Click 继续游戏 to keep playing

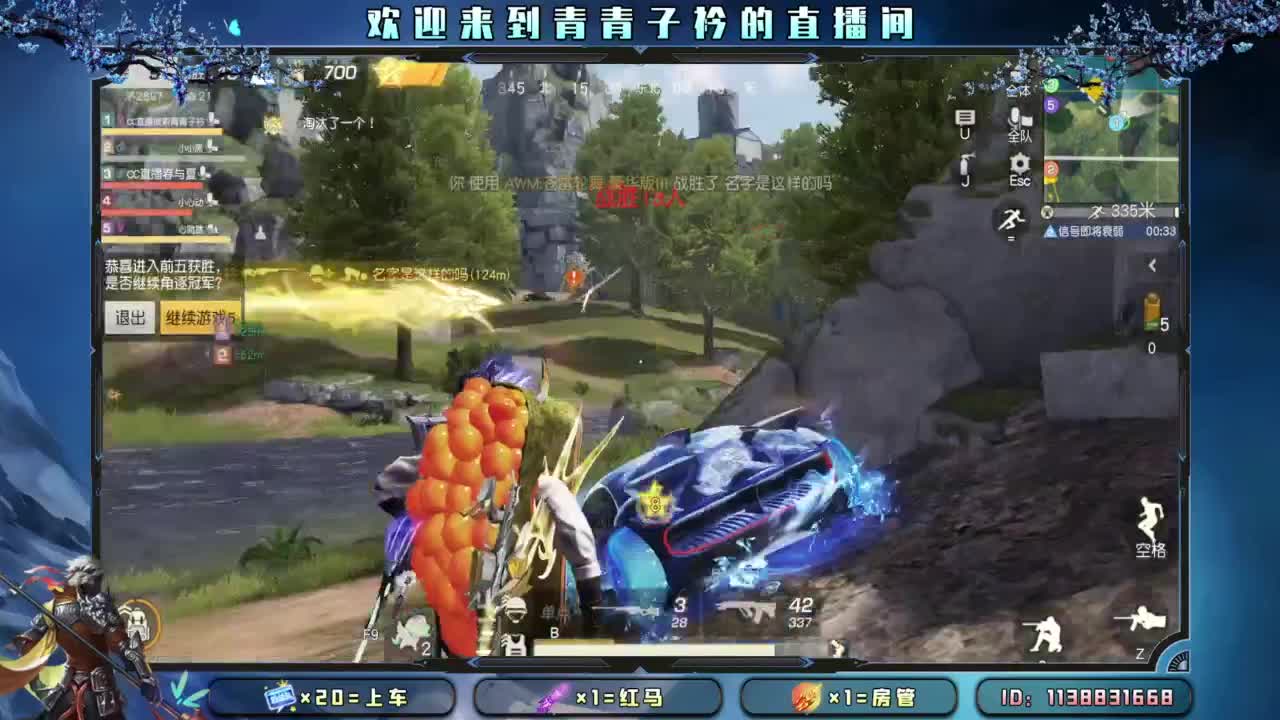click(198, 320)
